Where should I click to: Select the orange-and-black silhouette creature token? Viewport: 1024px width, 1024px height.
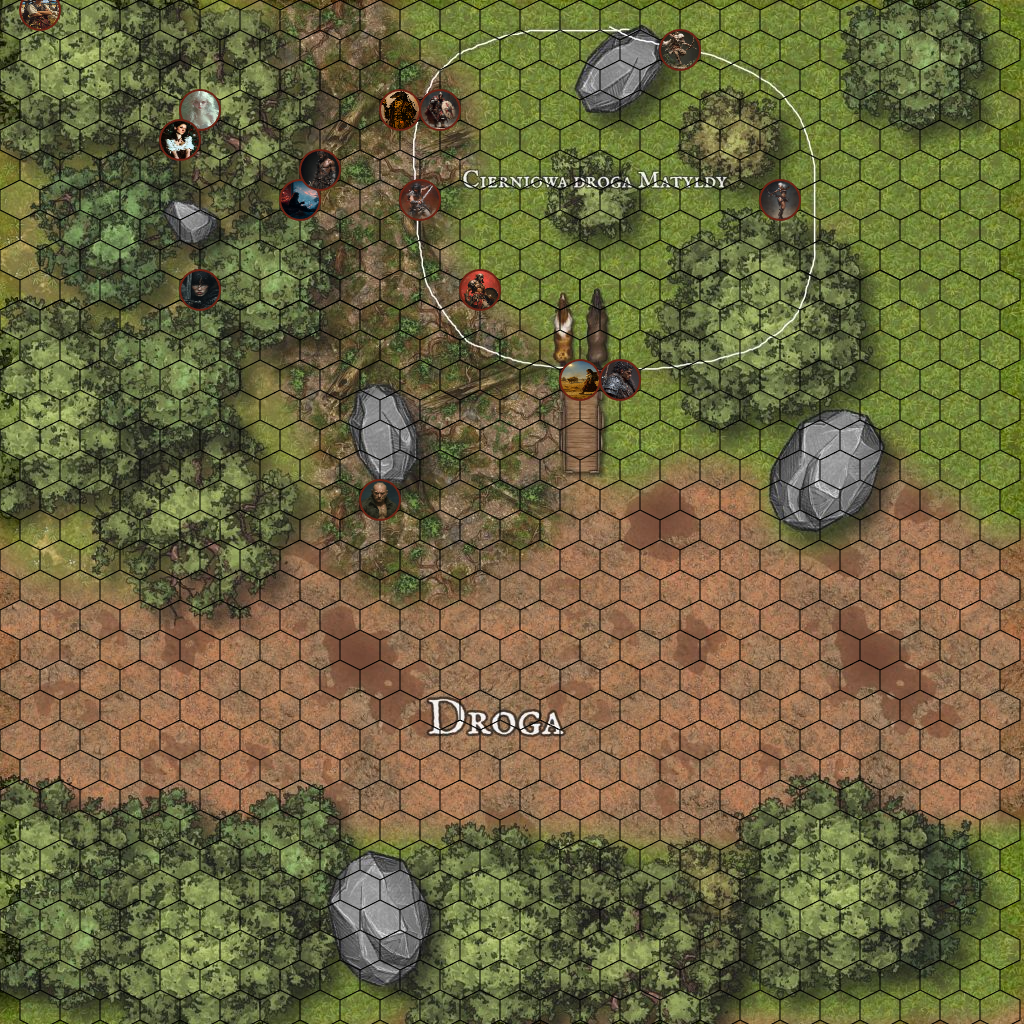tap(400, 110)
